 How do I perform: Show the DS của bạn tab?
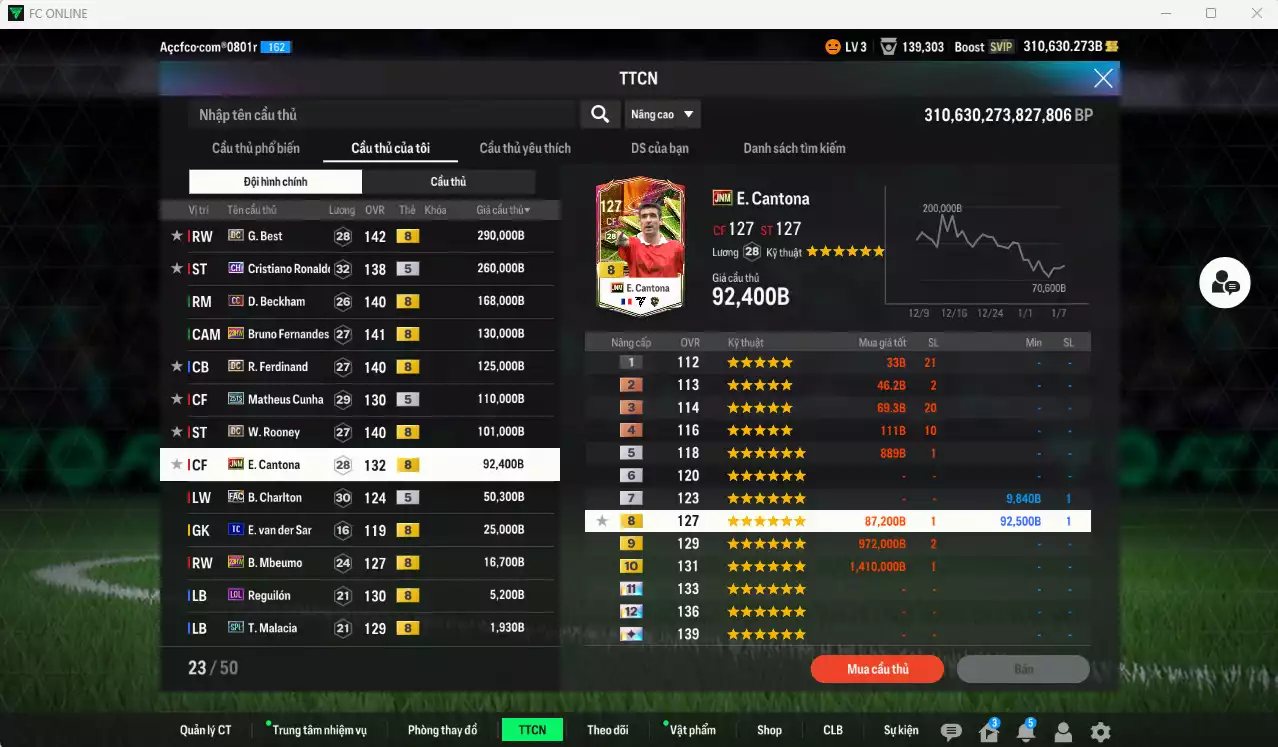(x=659, y=148)
